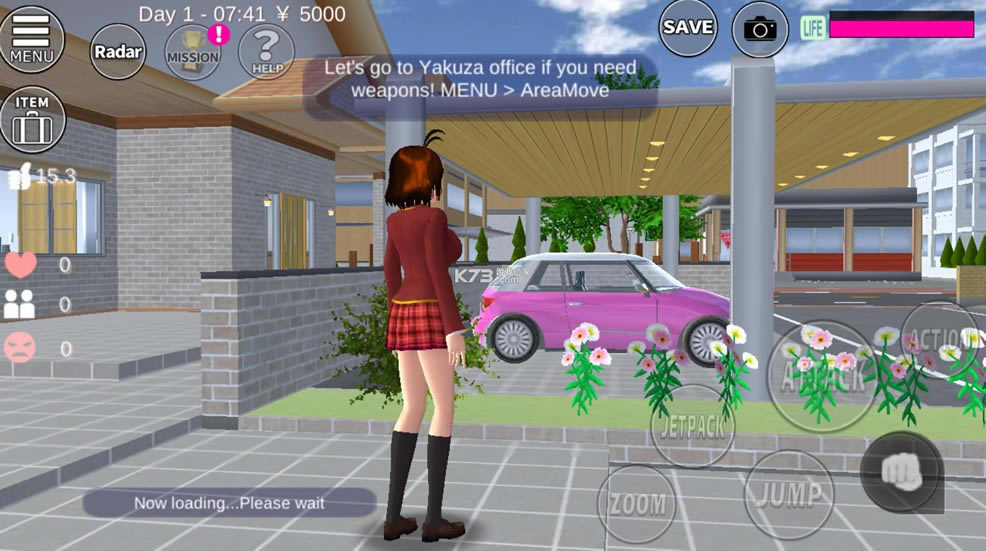Toggle the Radar button
The height and width of the screenshot is (551, 986).
pyautogui.click(x=118, y=51)
